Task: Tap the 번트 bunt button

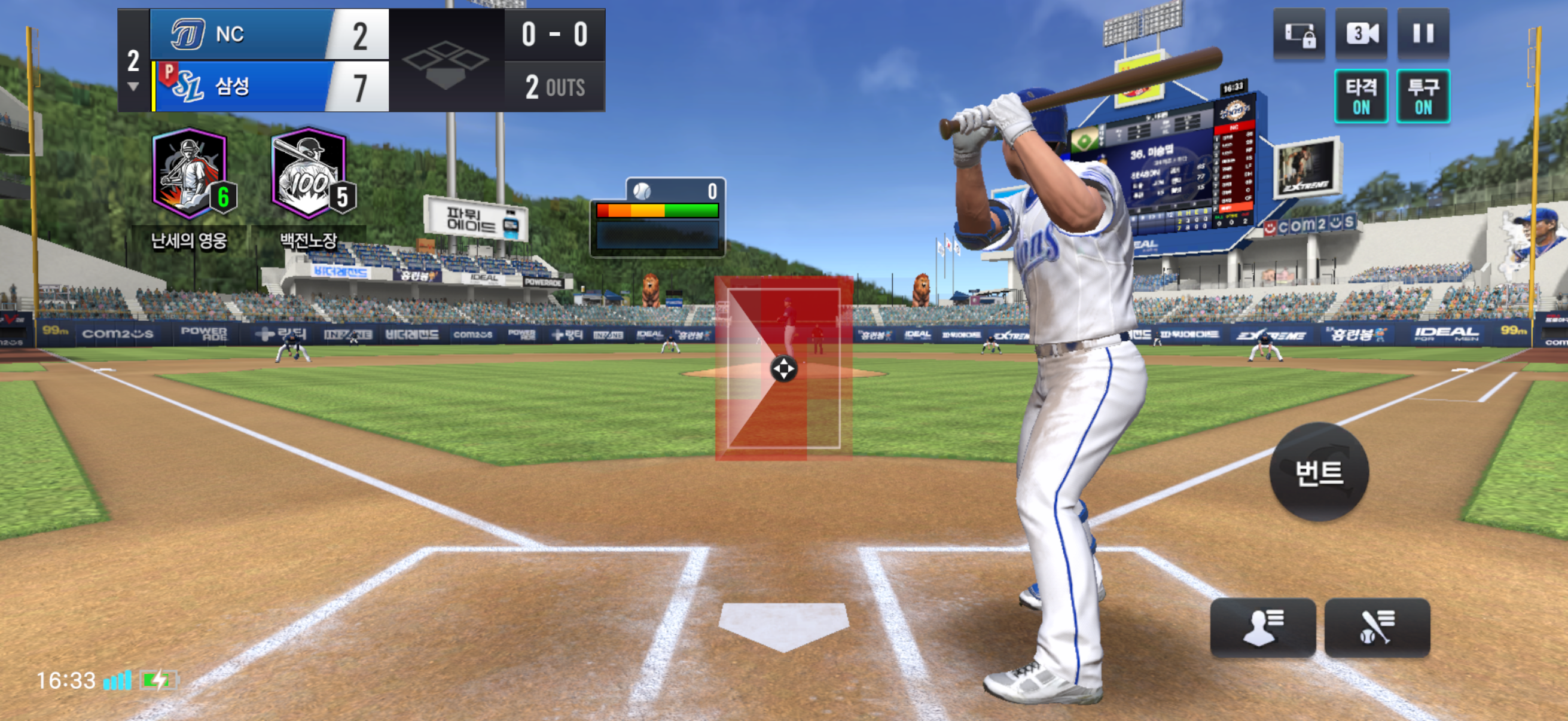Action: click(1319, 472)
